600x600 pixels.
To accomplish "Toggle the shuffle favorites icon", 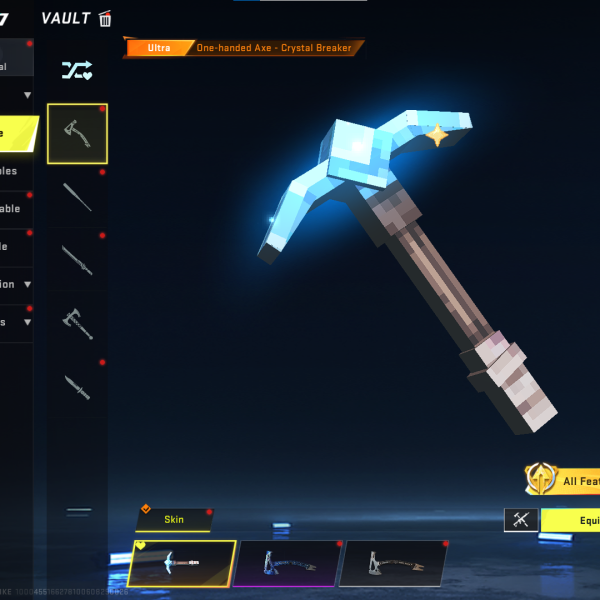I will 77,70.
